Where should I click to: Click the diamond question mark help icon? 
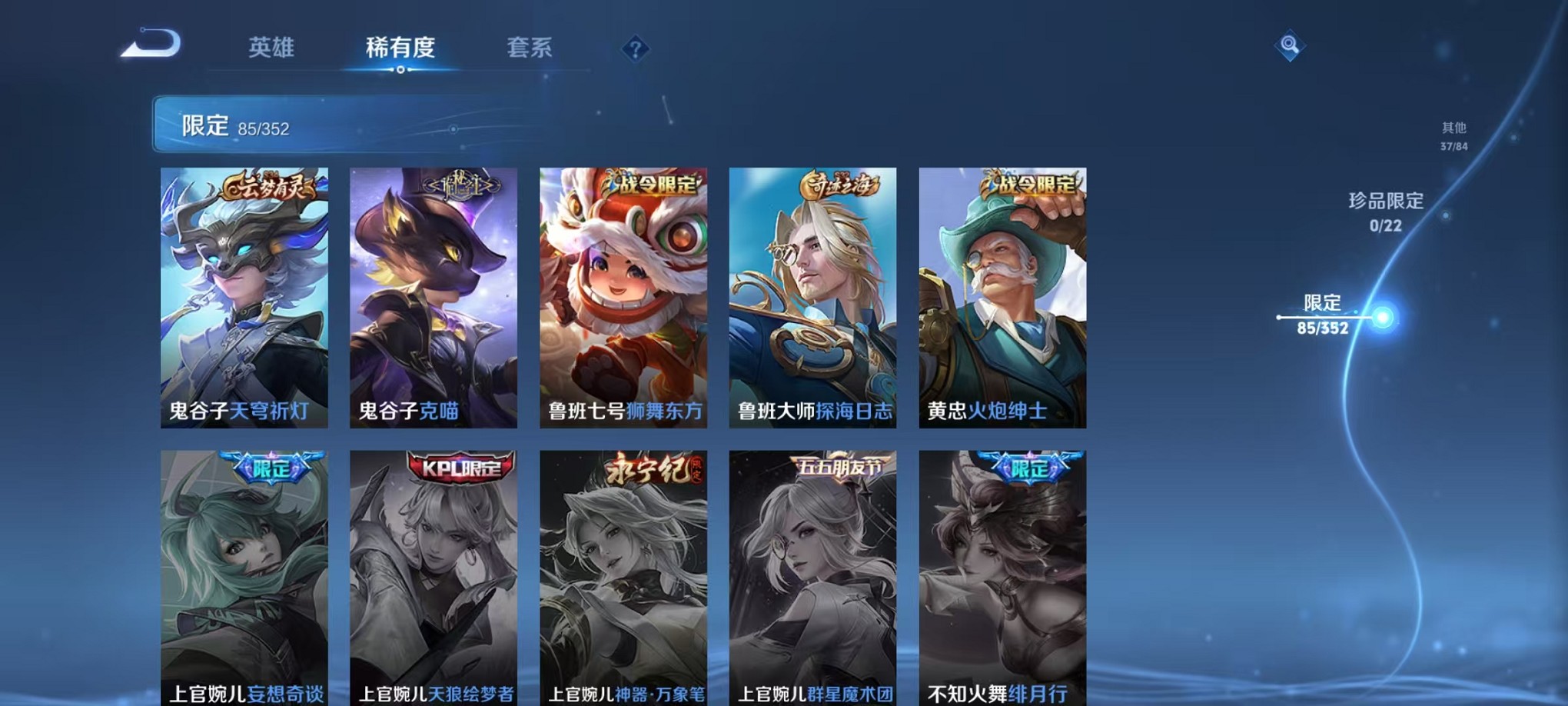635,49
